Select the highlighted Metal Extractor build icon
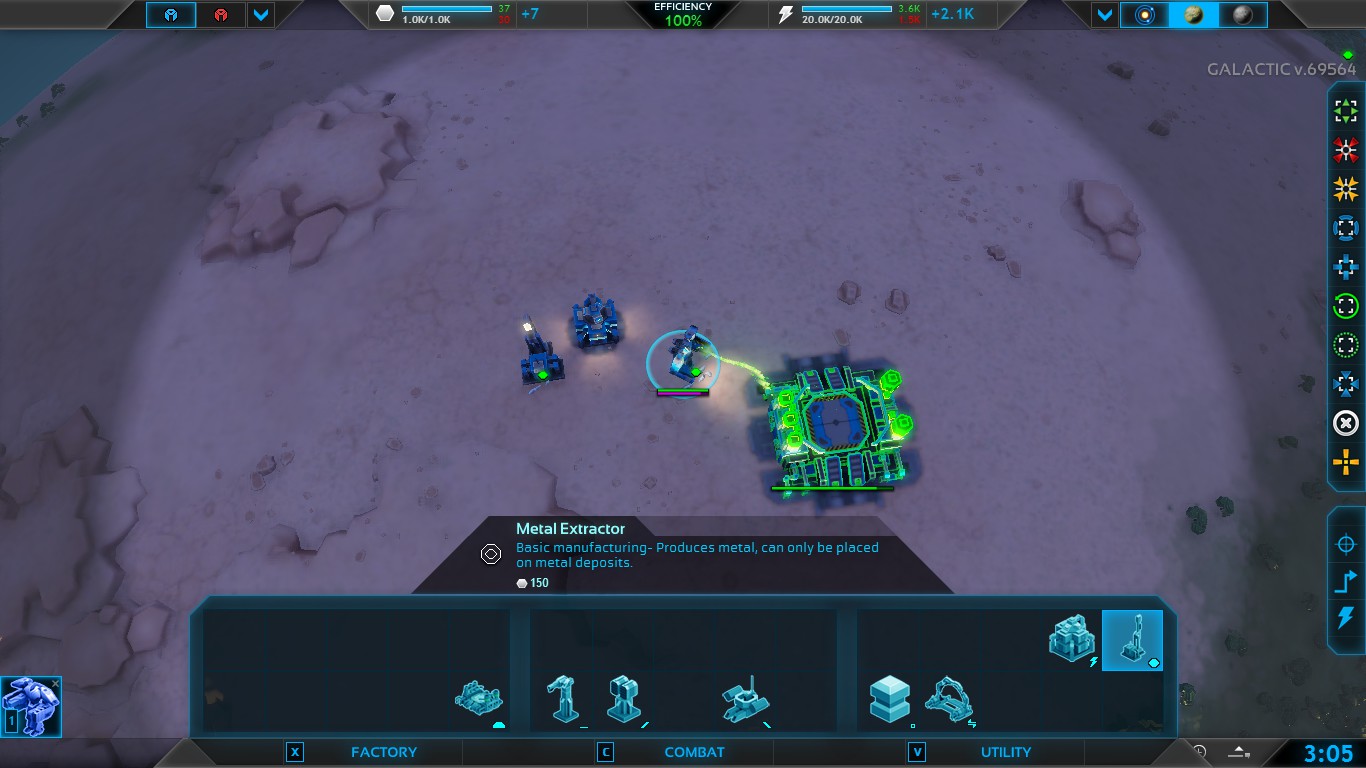The height and width of the screenshot is (768, 1366). click(1132, 640)
